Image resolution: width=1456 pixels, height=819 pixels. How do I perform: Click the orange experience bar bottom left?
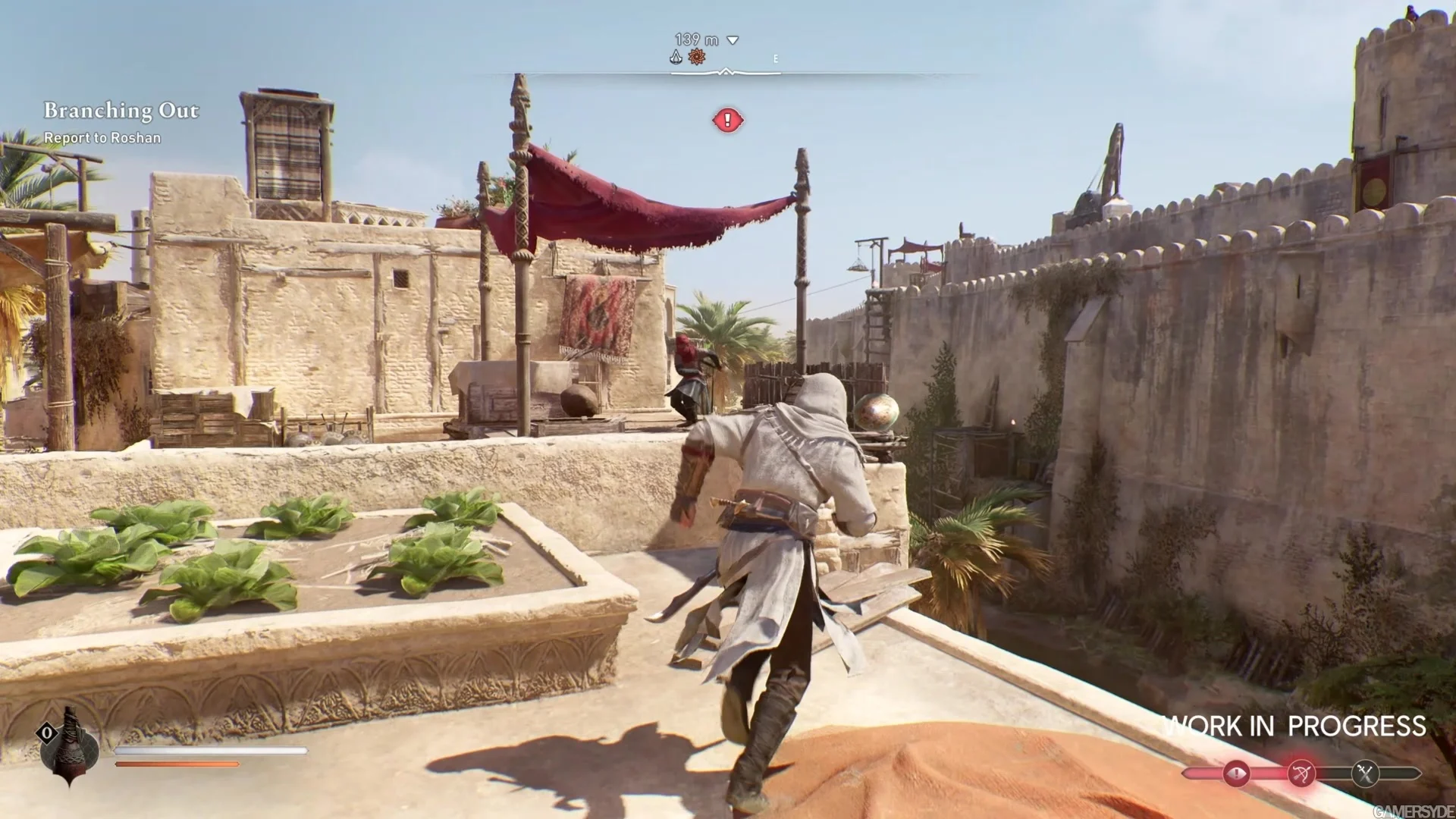click(x=178, y=764)
